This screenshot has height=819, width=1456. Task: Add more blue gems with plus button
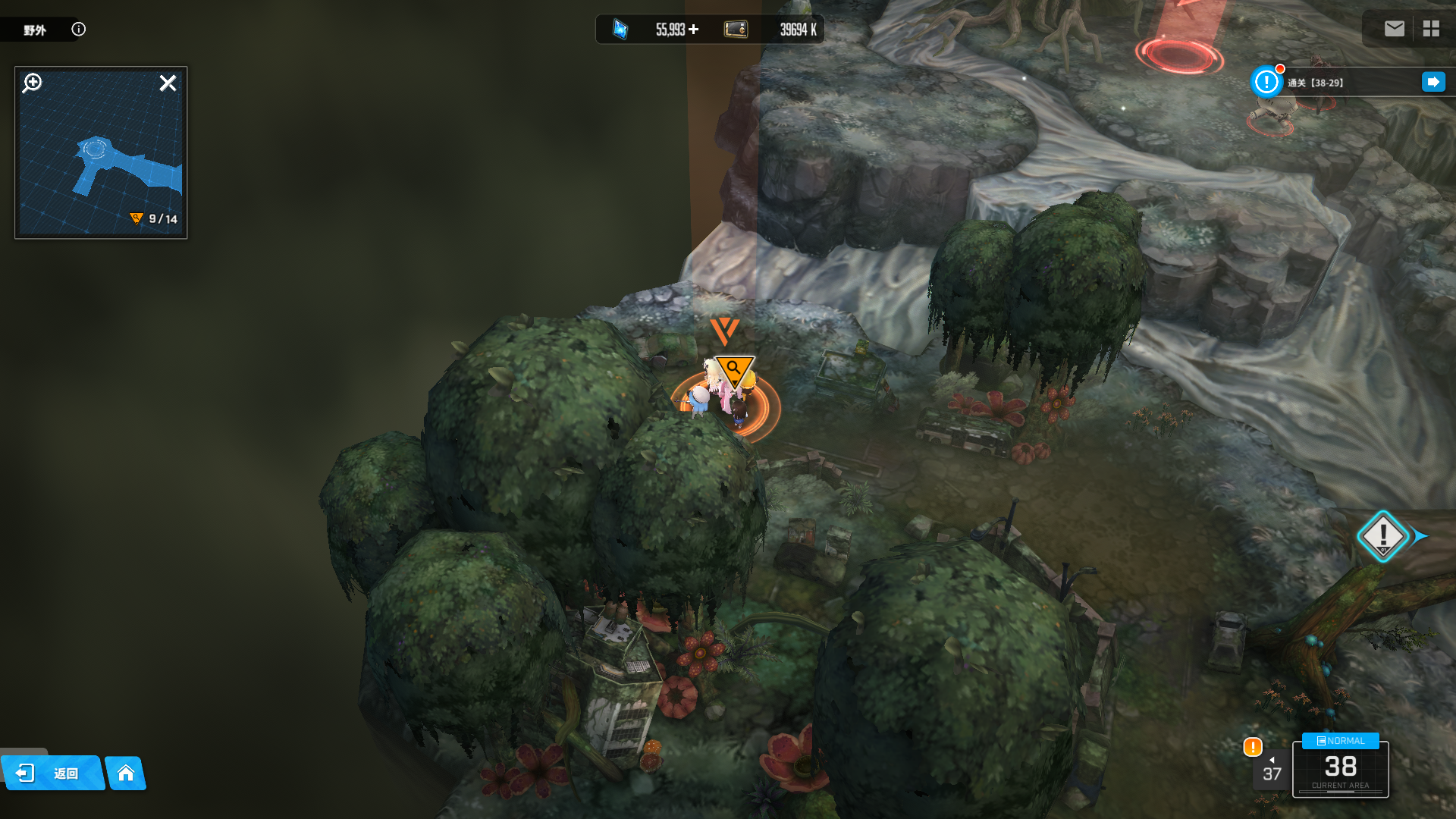coord(694,30)
